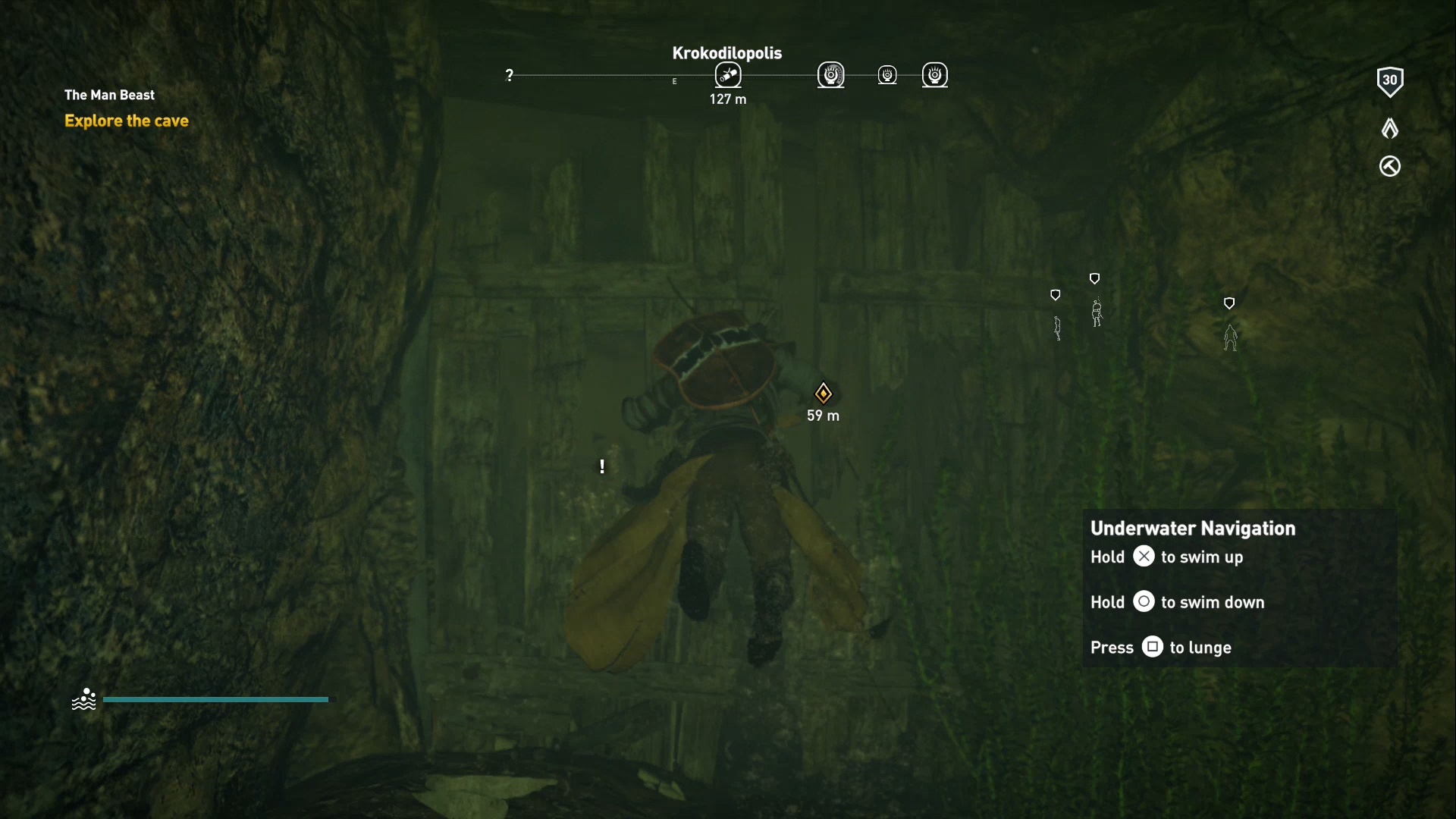Select the The Man Beast quest tracker
The height and width of the screenshot is (819, 1456).
coord(109,95)
